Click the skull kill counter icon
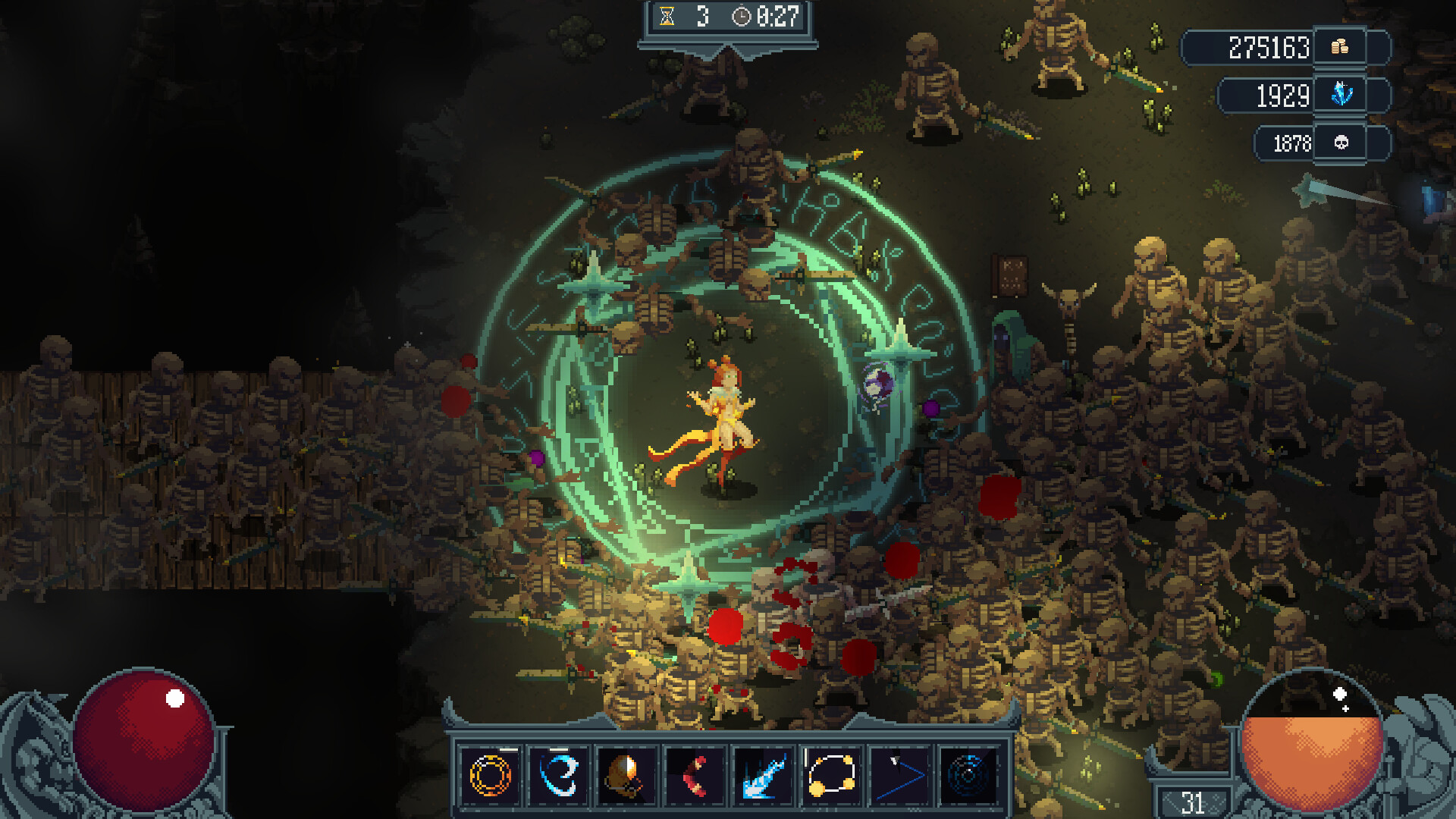 pyautogui.click(x=1341, y=143)
